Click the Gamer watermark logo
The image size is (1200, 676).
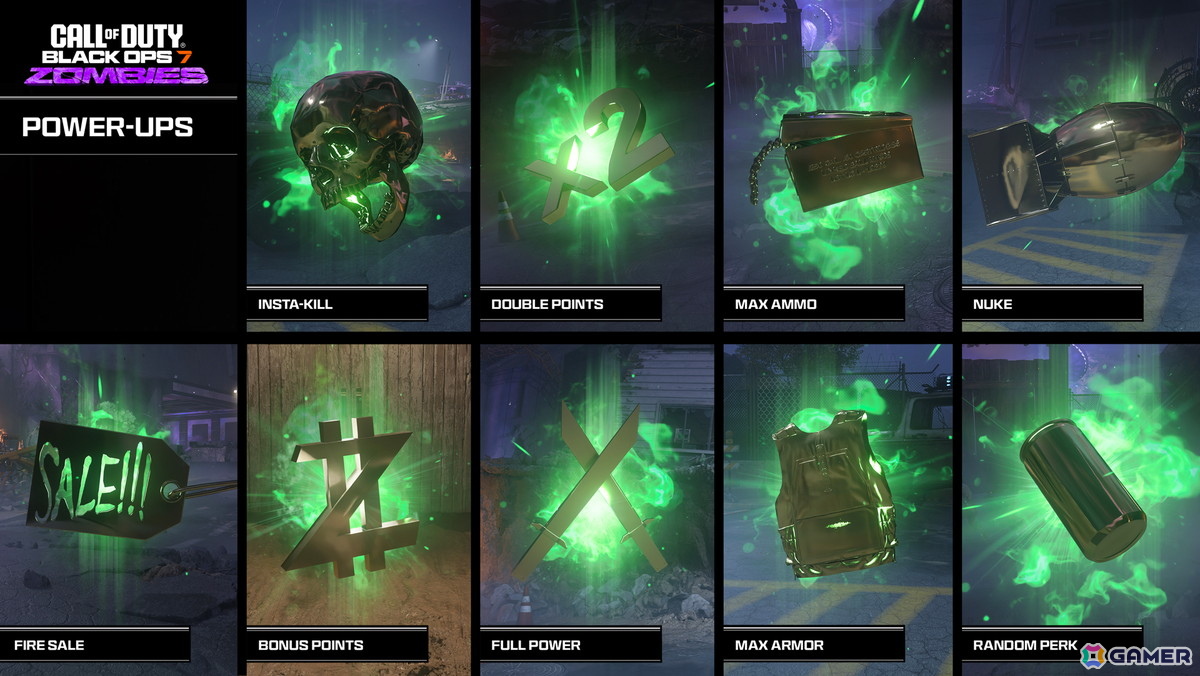(x=1136, y=655)
